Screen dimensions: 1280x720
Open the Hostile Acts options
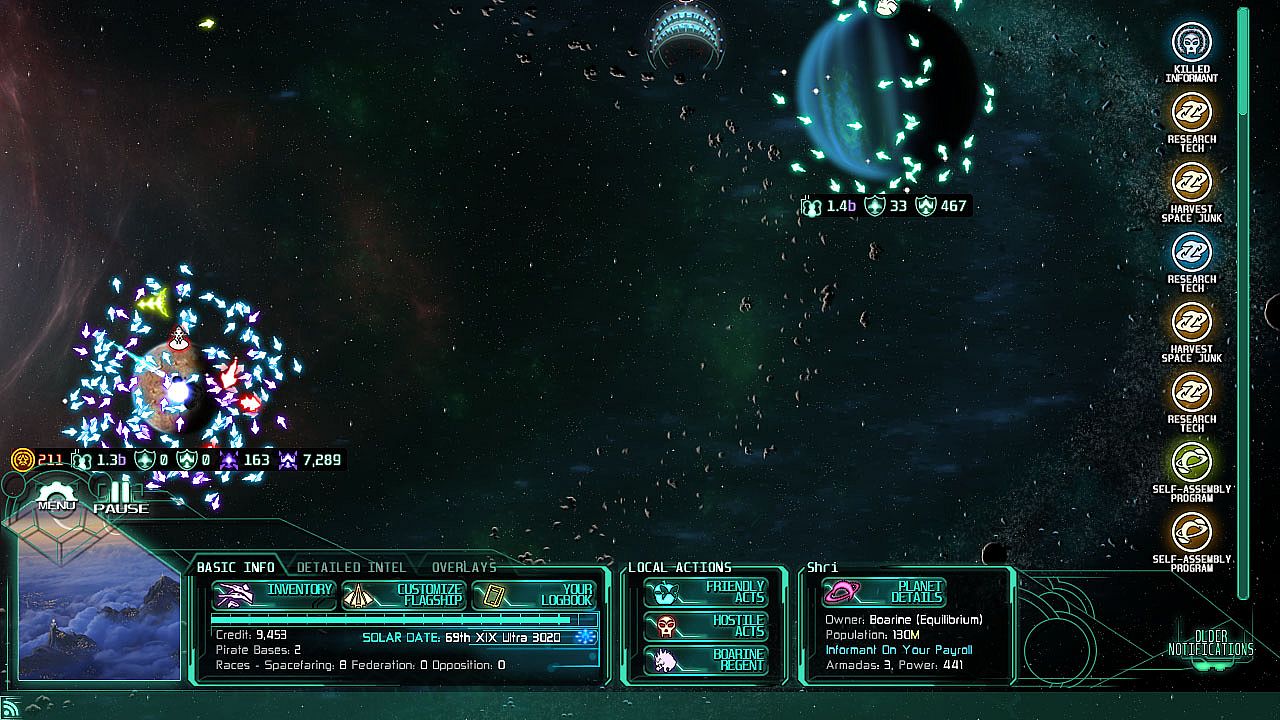706,626
